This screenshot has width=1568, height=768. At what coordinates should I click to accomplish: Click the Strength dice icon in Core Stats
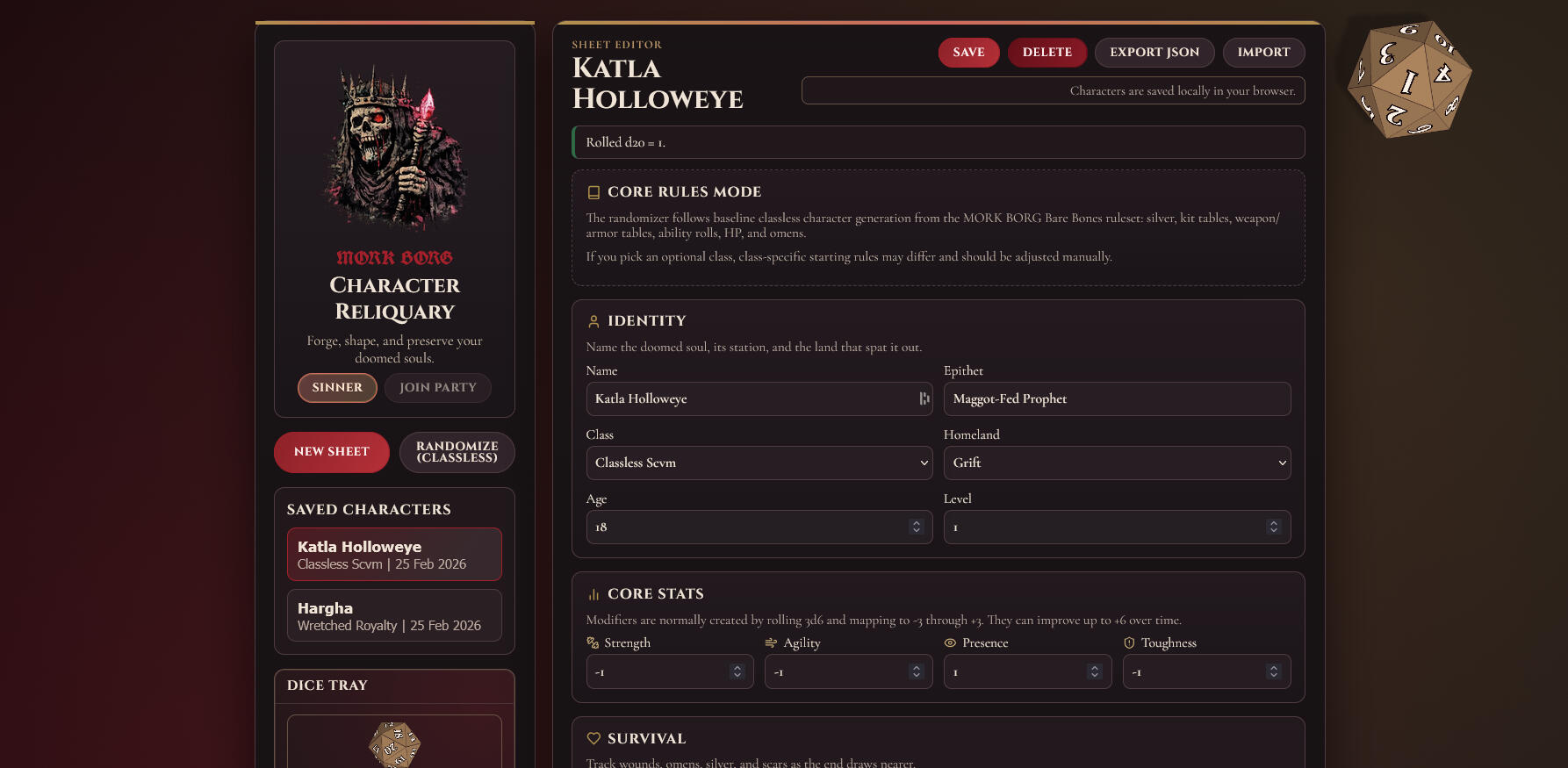coord(592,642)
